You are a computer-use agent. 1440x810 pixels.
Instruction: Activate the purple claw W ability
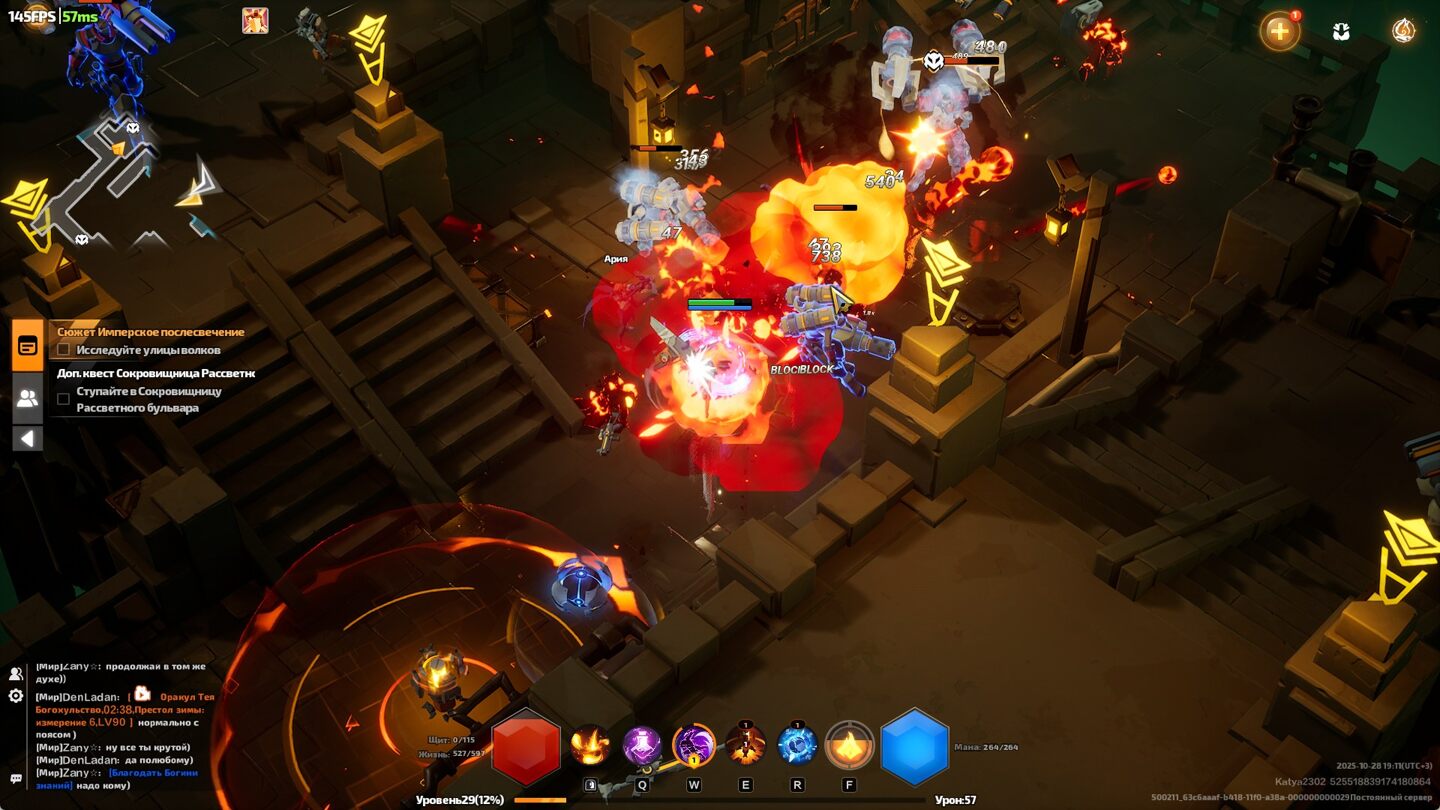(x=694, y=745)
